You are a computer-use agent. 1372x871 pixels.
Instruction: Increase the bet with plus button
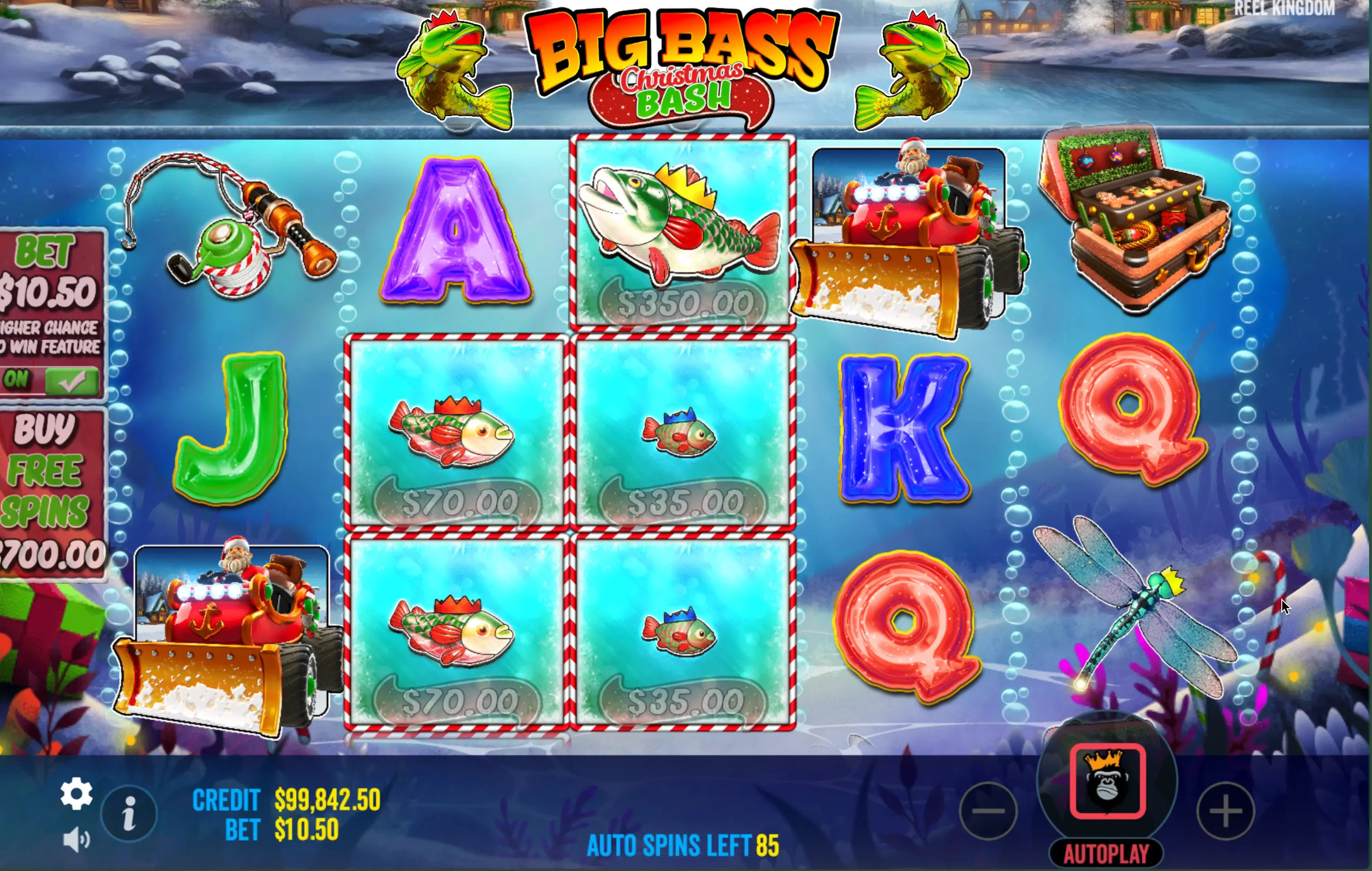[1225, 811]
